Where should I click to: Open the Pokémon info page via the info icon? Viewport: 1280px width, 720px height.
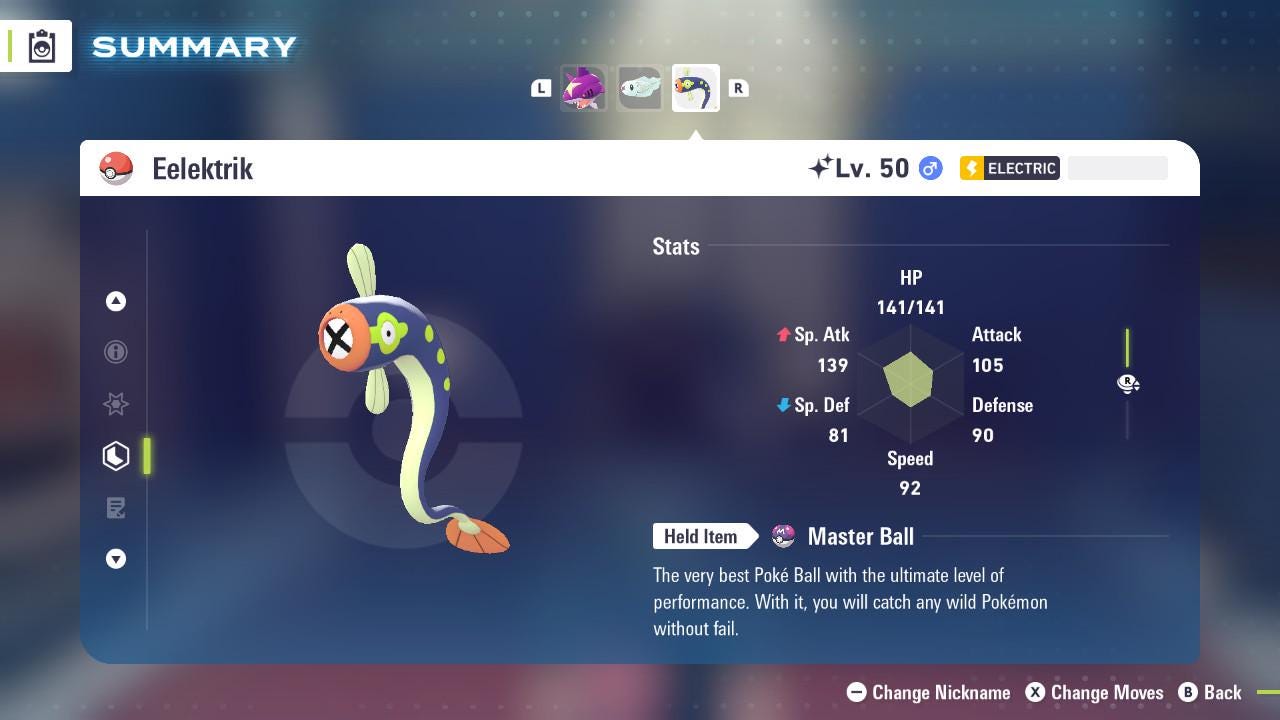pos(116,352)
